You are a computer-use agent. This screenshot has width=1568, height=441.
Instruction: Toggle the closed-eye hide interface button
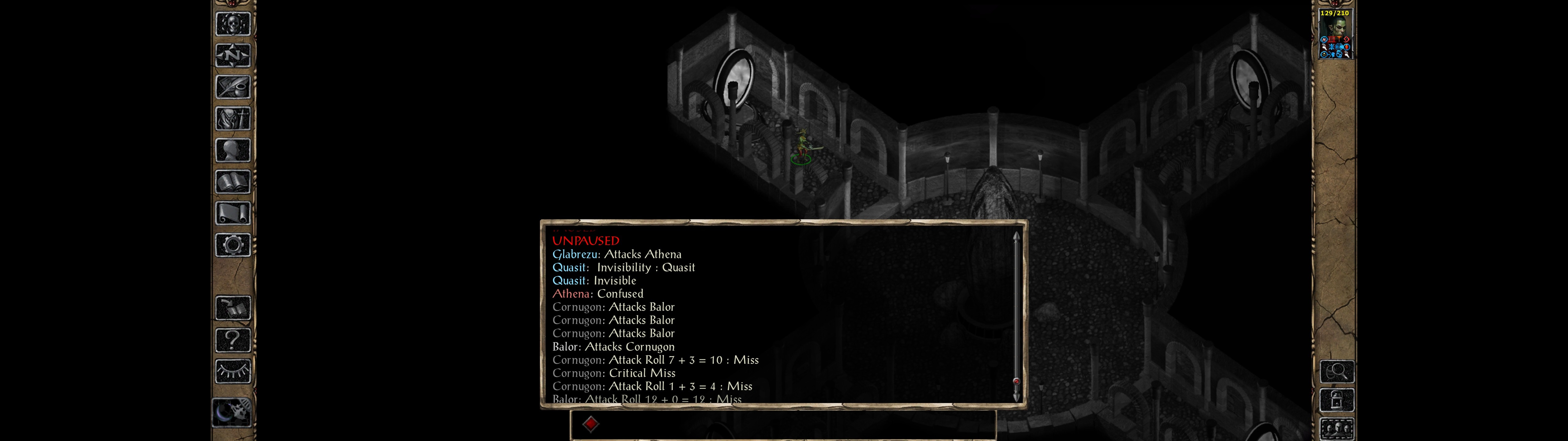click(x=233, y=371)
